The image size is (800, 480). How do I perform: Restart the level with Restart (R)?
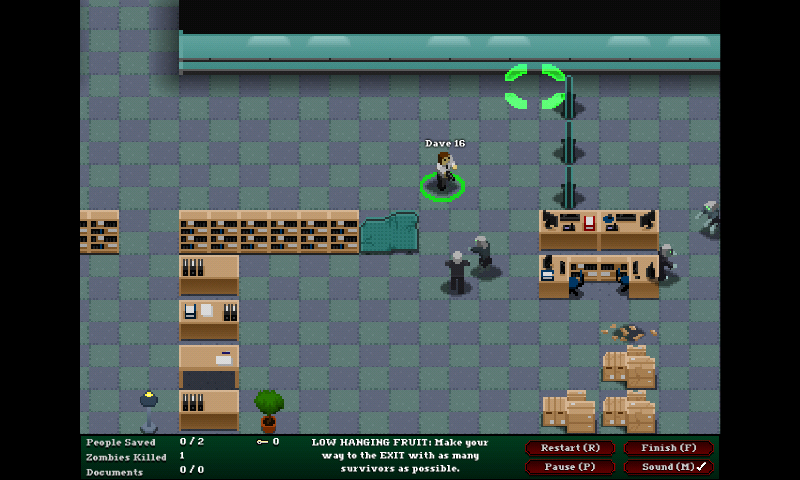pos(570,448)
